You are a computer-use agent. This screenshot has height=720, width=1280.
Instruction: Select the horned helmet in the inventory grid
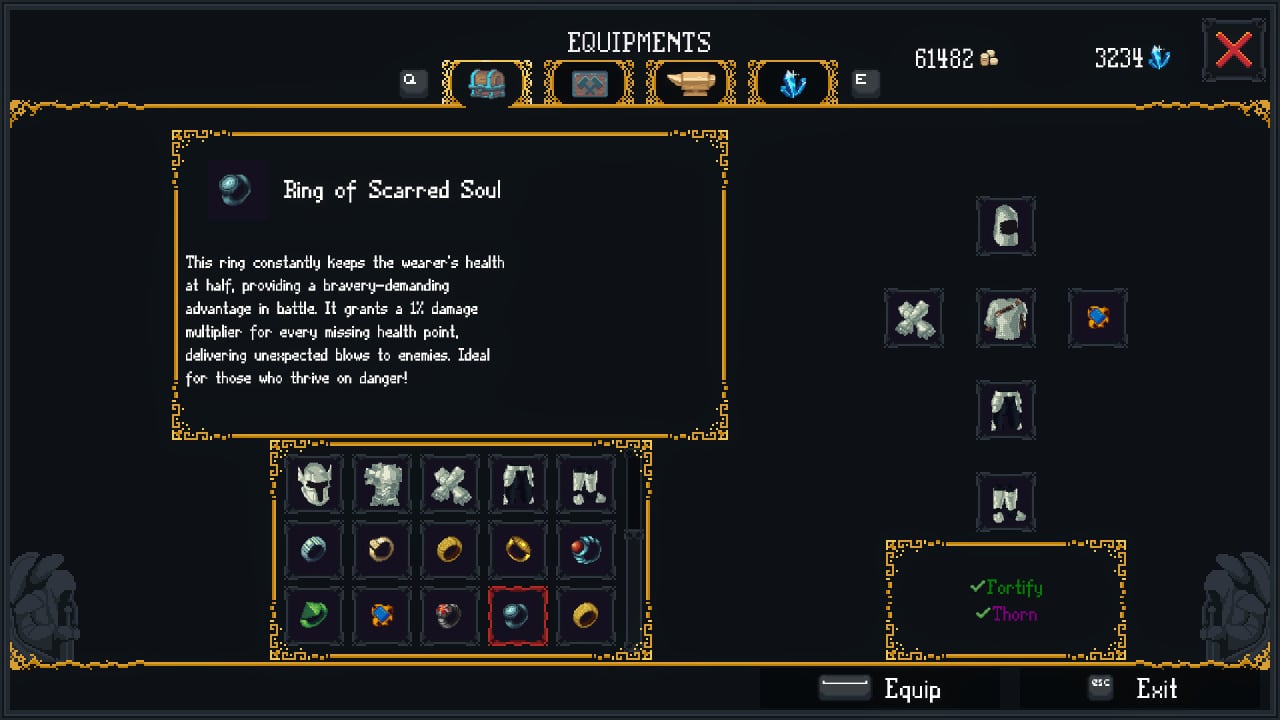313,484
